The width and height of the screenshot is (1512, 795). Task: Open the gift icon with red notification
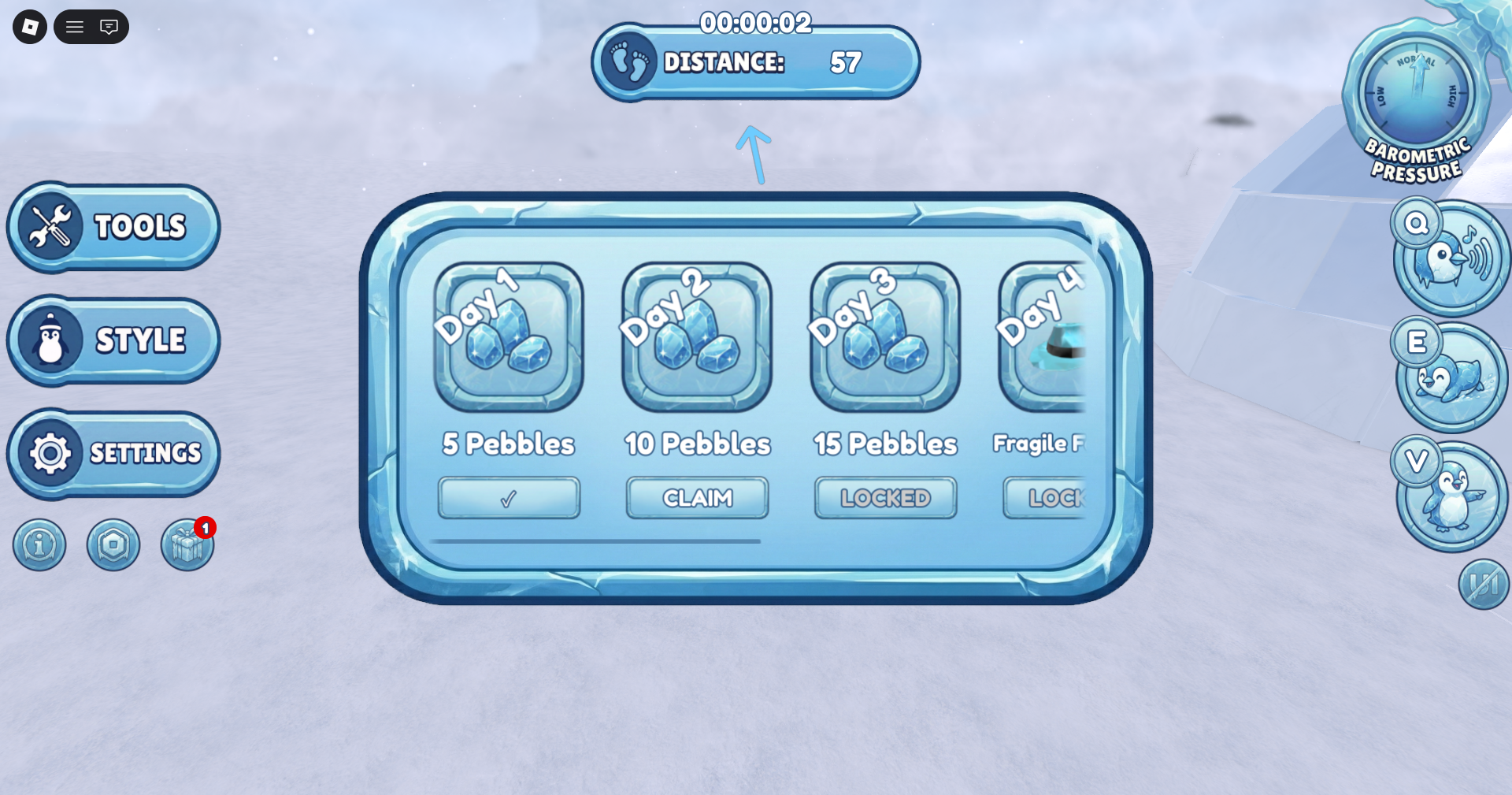tap(186, 544)
